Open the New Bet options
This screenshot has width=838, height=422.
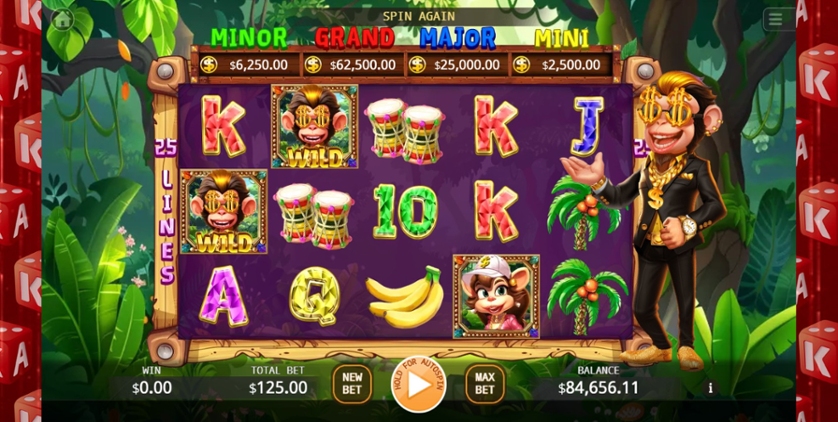click(x=352, y=384)
